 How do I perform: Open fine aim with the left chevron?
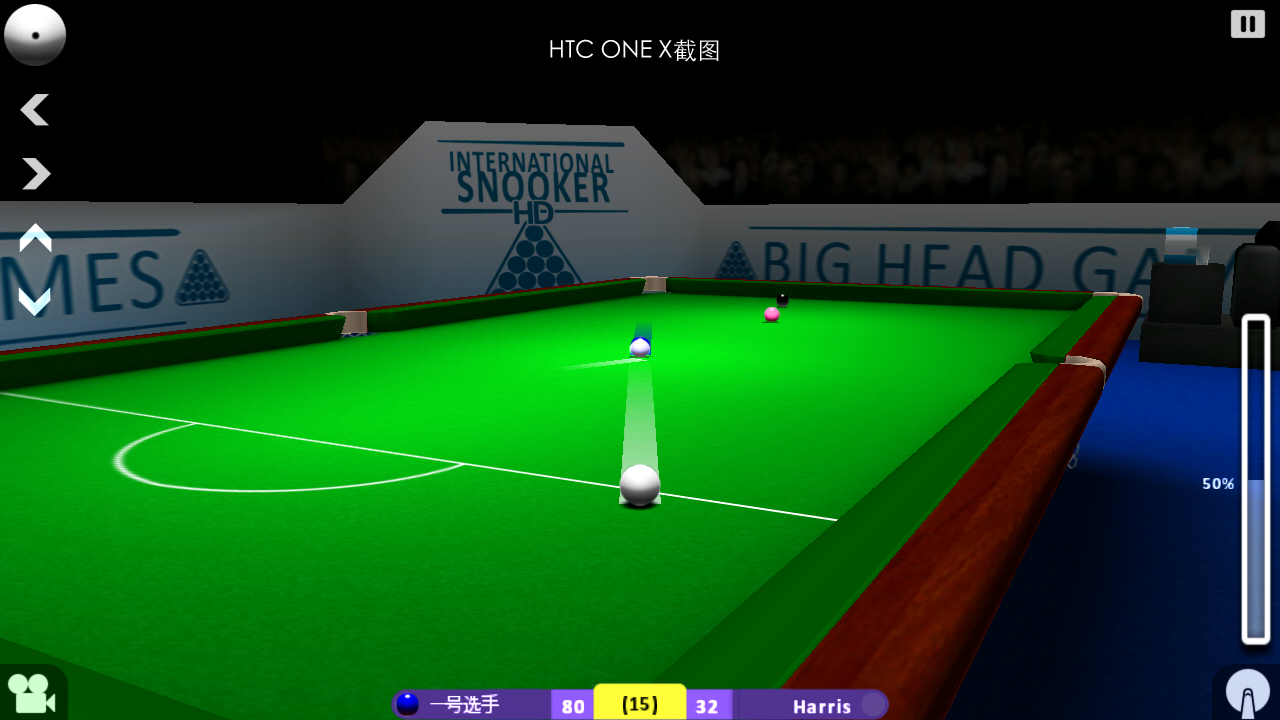[35, 110]
